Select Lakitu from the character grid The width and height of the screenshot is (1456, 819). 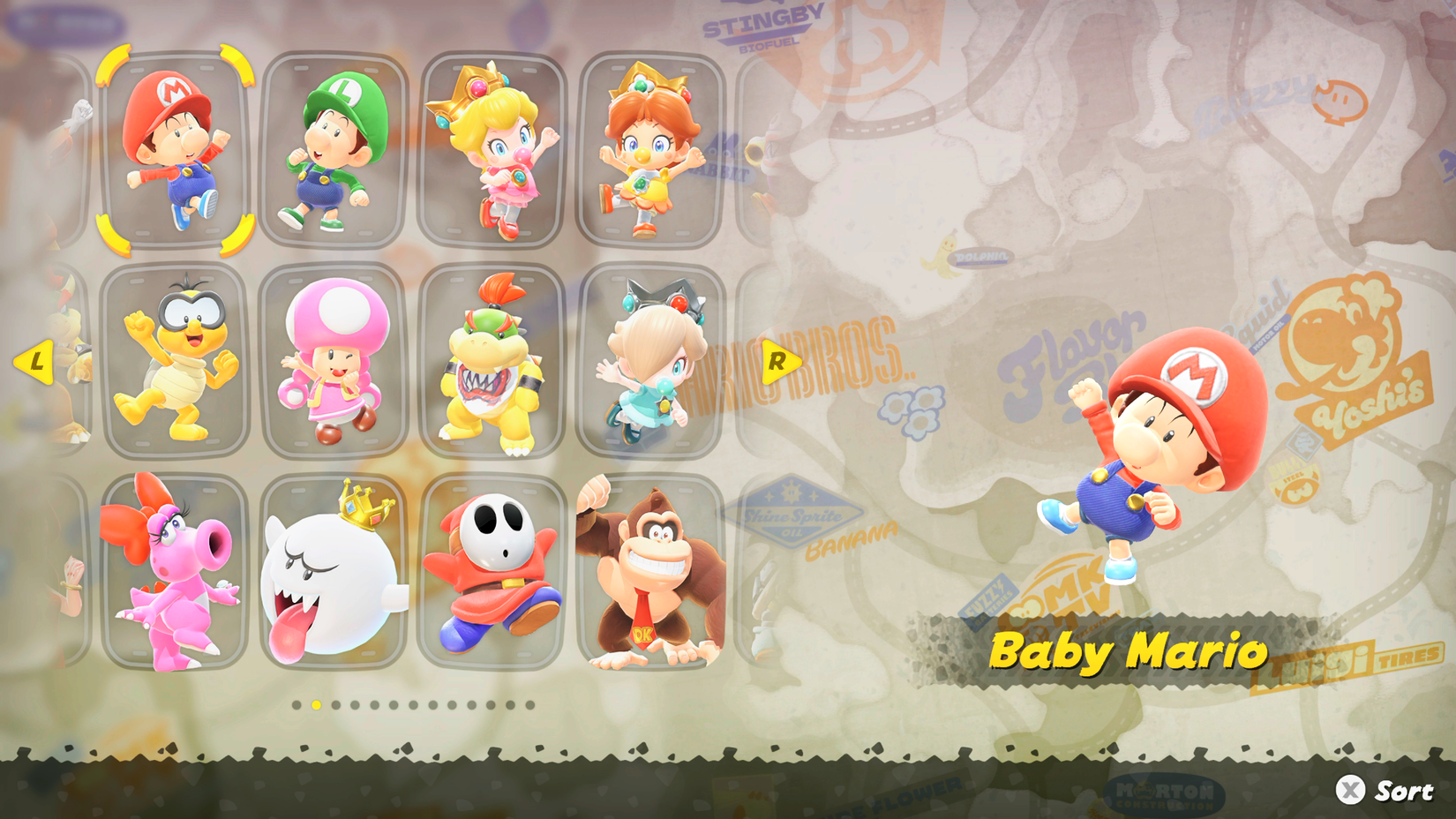coord(176,362)
